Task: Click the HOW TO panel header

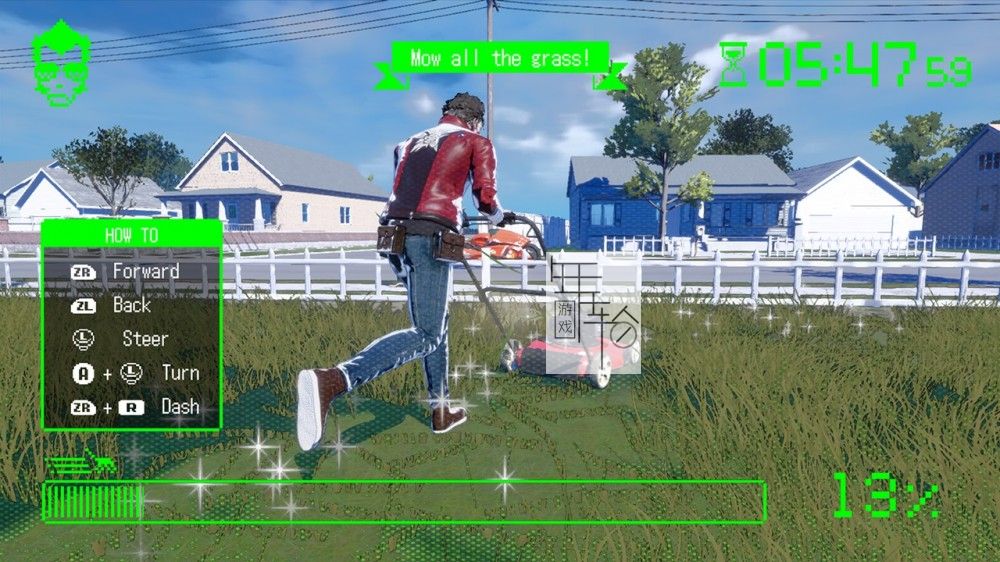Action: coord(131,235)
